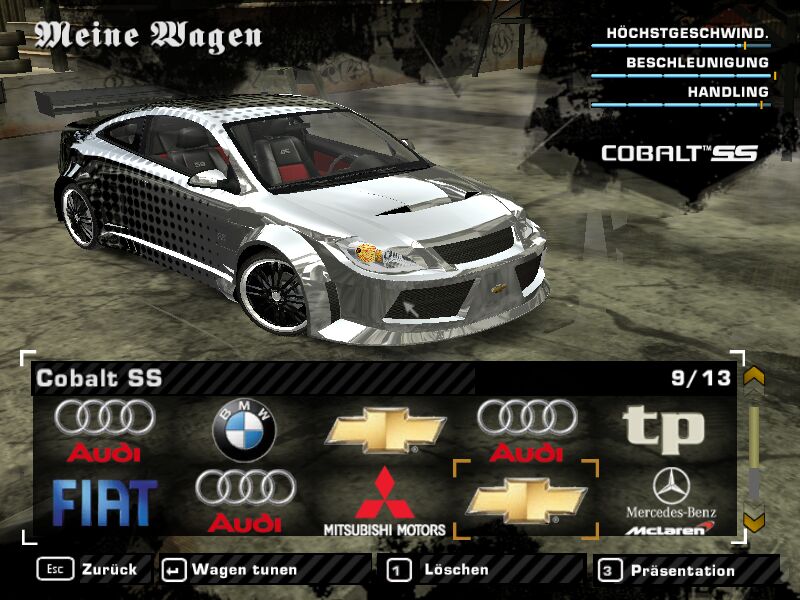Select the Mercedes-Benz McLaren tile

click(x=671, y=501)
